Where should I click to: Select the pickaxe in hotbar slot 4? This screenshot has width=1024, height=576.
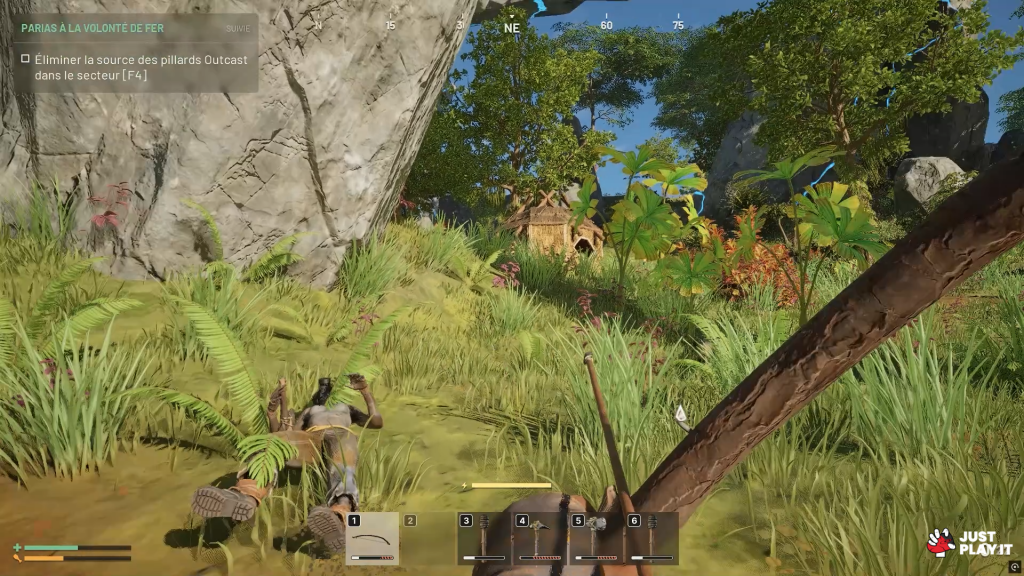tap(540, 539)
